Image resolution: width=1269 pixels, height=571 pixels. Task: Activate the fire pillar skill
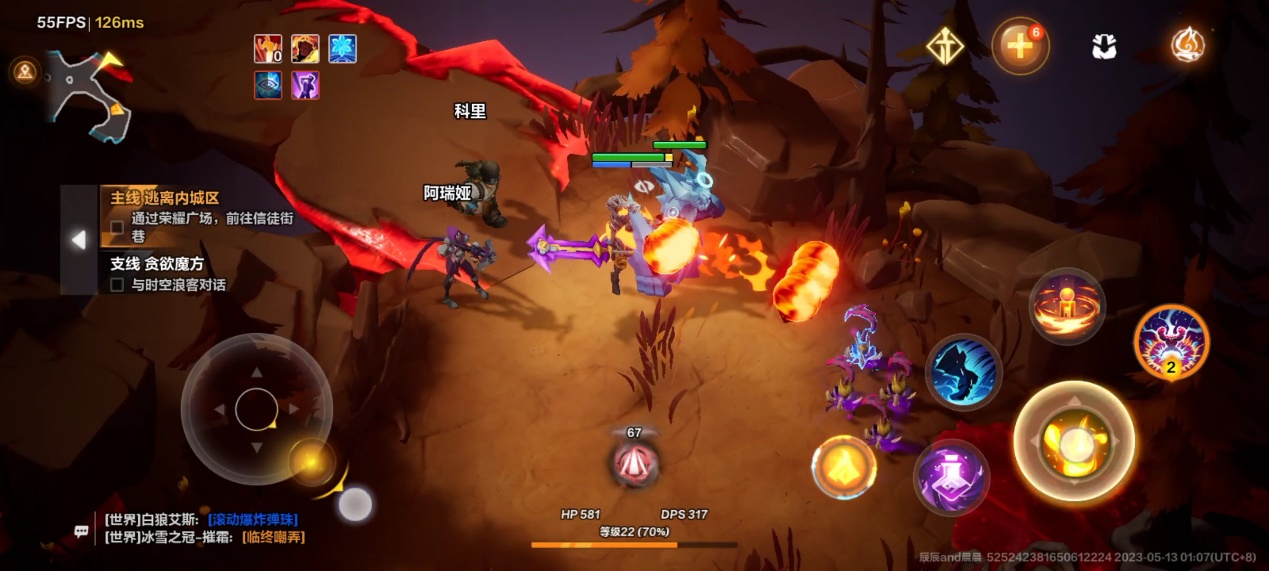tap(1067, 306)
